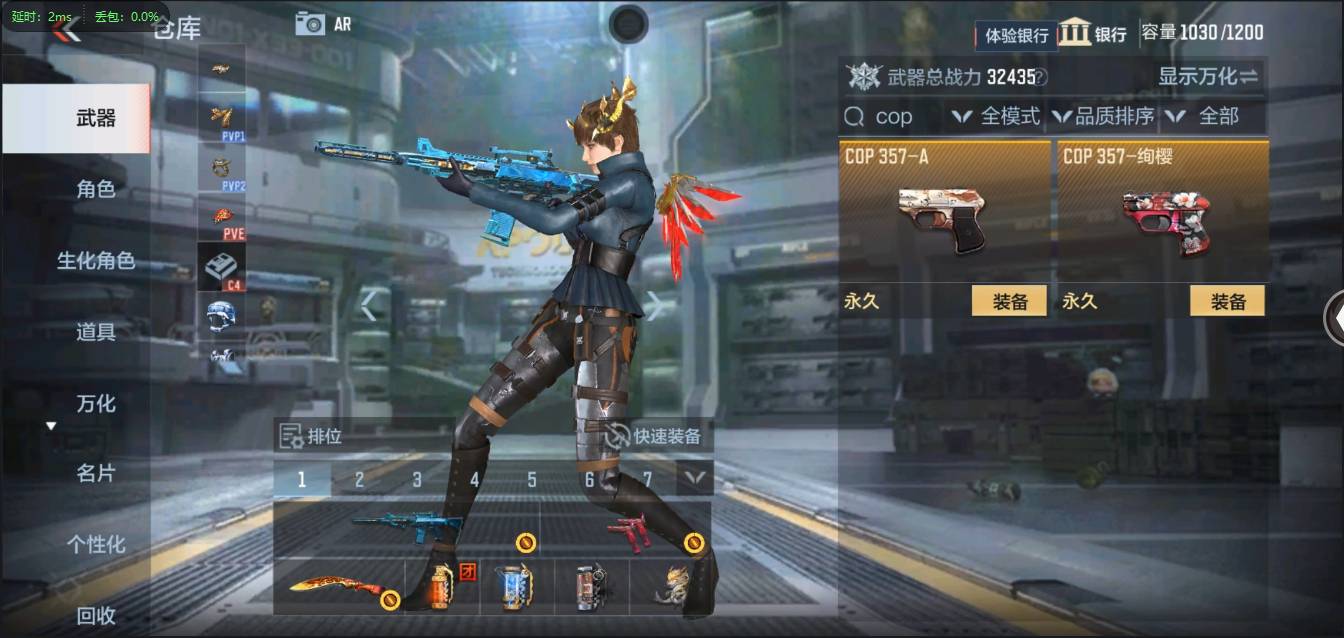Equip the COP 357-A pistol

1009,301
